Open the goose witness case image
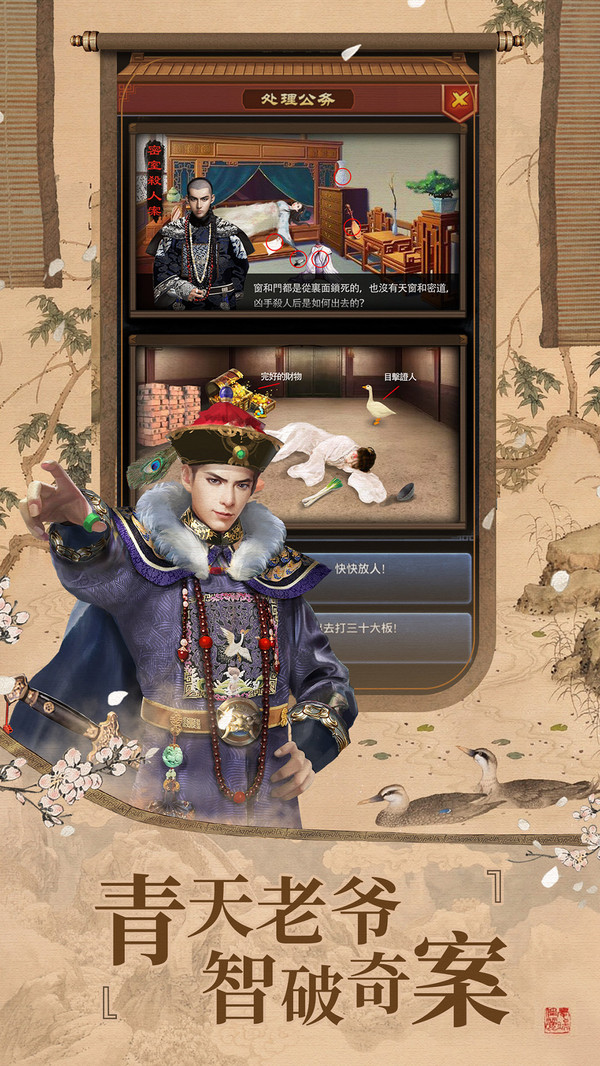This screenshot has width=600, height=1066. [x=298, y=433]
